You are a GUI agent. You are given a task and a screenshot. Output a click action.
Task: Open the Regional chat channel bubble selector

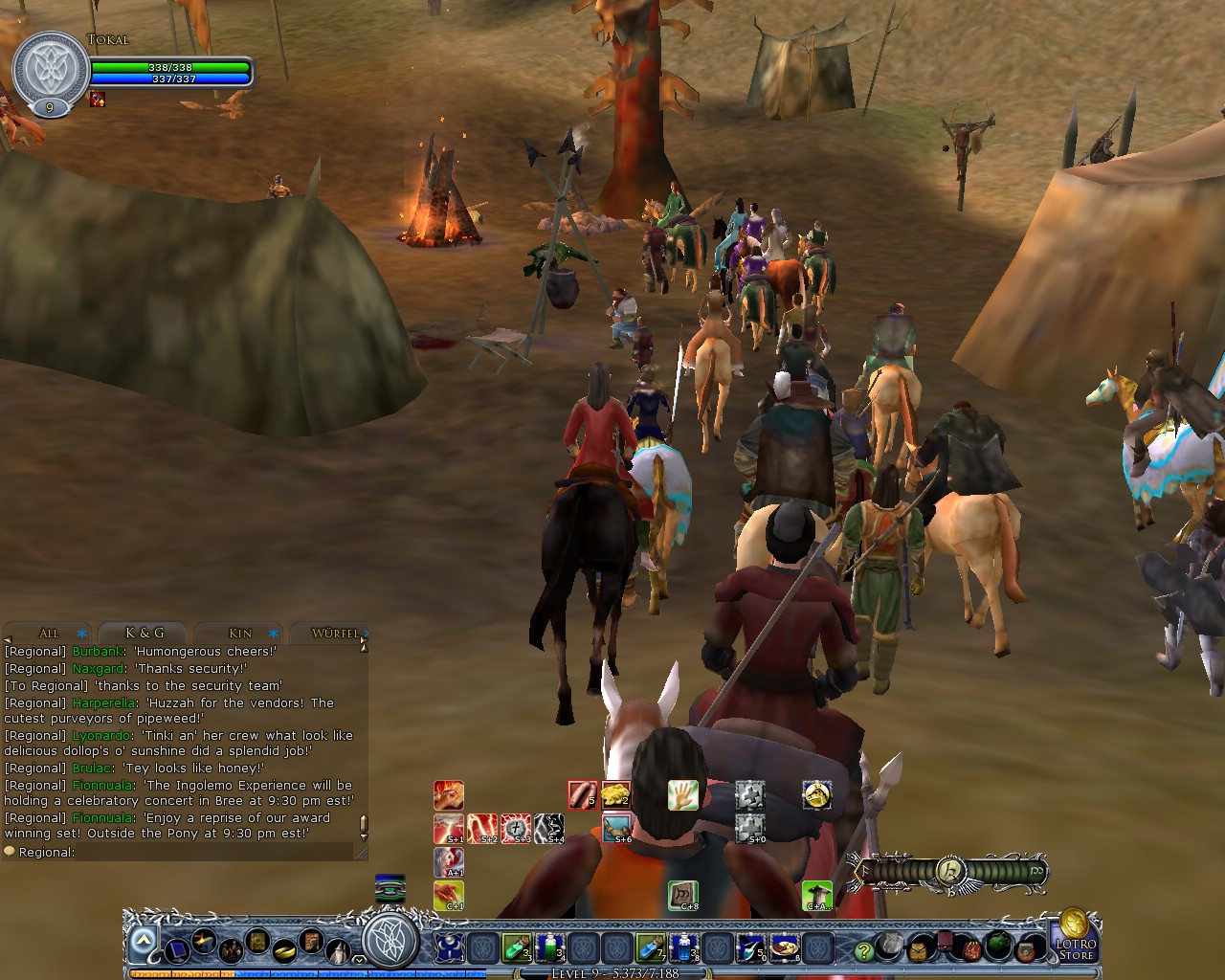pyautogui.click(x=10, y=851)
